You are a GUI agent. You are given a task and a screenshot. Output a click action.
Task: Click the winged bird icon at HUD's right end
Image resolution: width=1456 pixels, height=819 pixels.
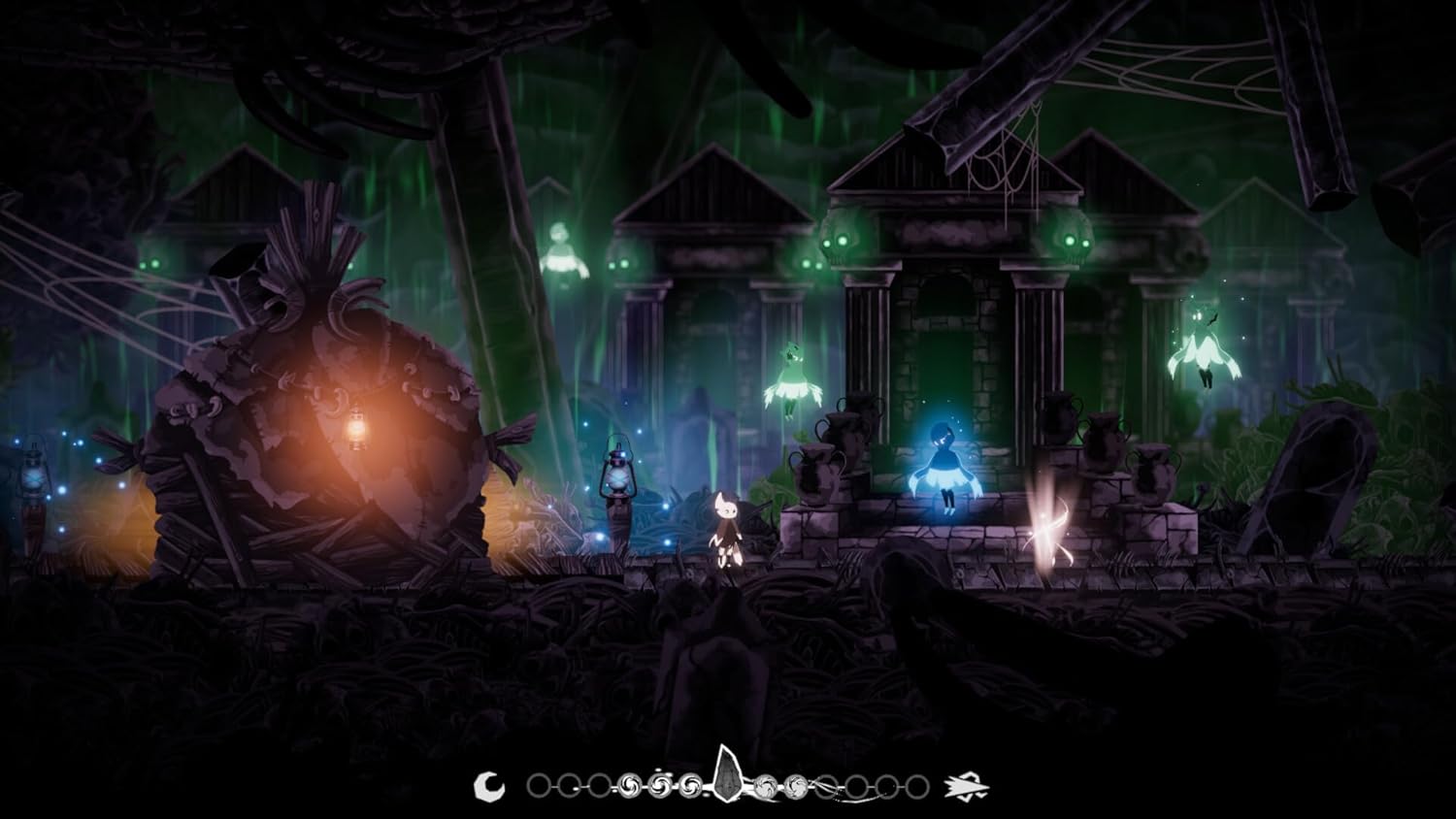[x=967, y=786]
